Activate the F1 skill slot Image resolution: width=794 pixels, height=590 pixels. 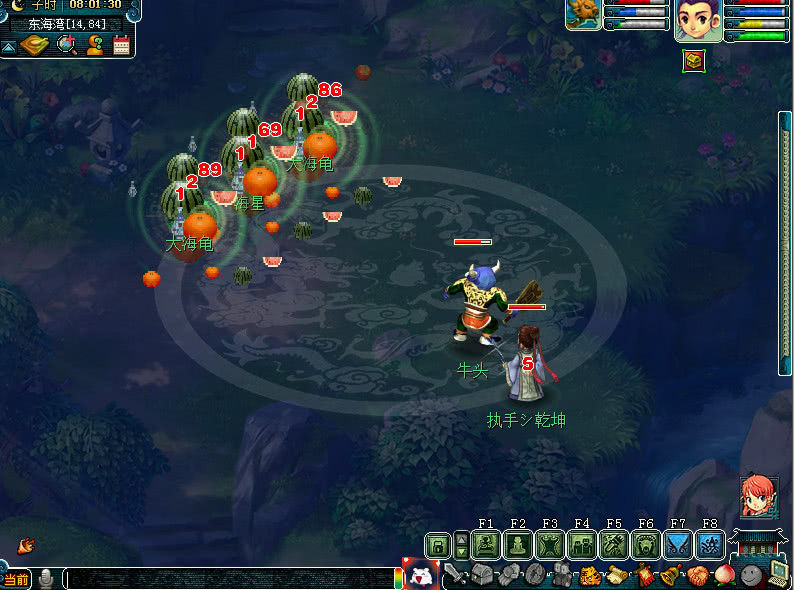point(486,545)
